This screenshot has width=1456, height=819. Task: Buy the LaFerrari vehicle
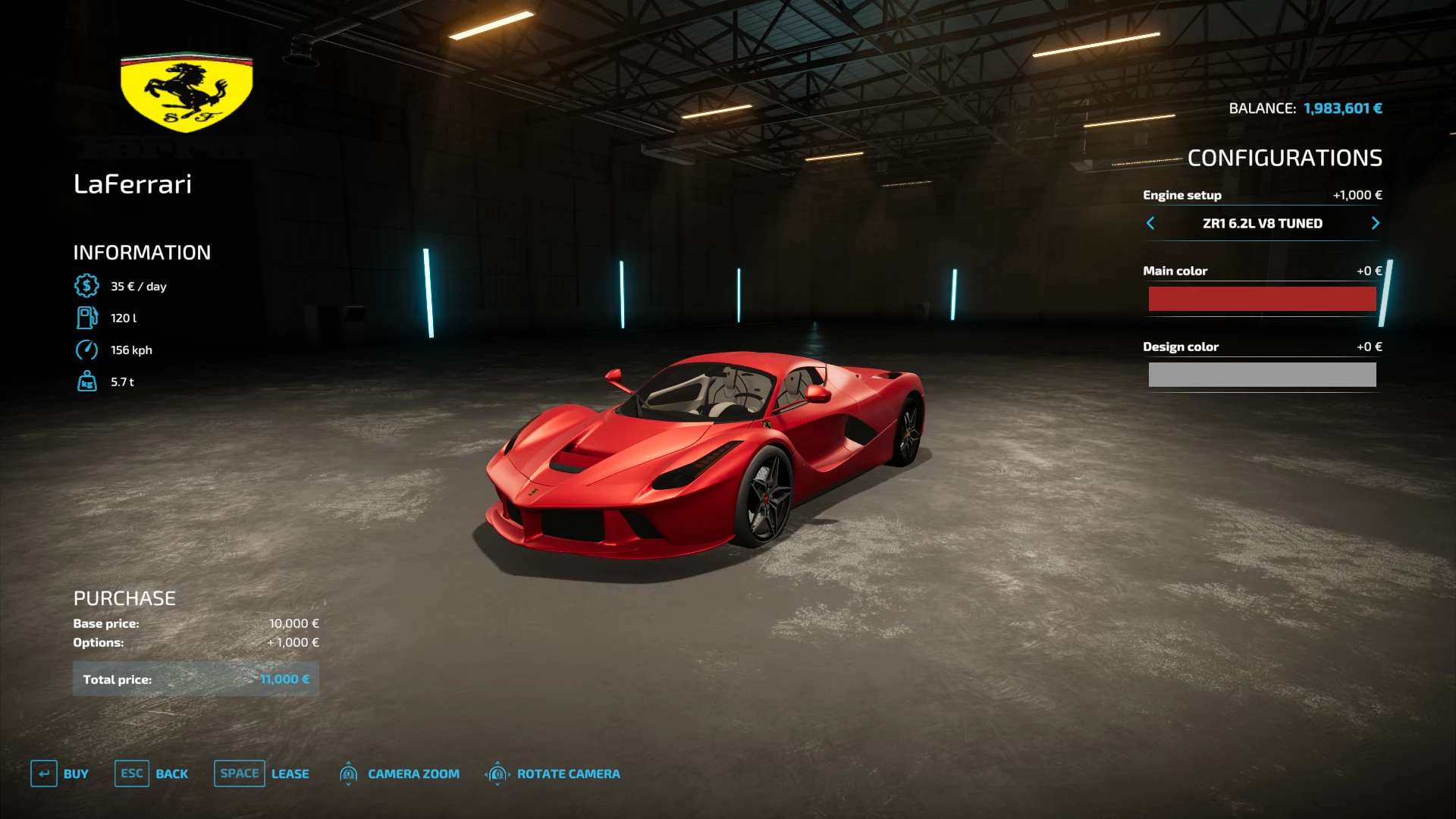pos(60,773)
